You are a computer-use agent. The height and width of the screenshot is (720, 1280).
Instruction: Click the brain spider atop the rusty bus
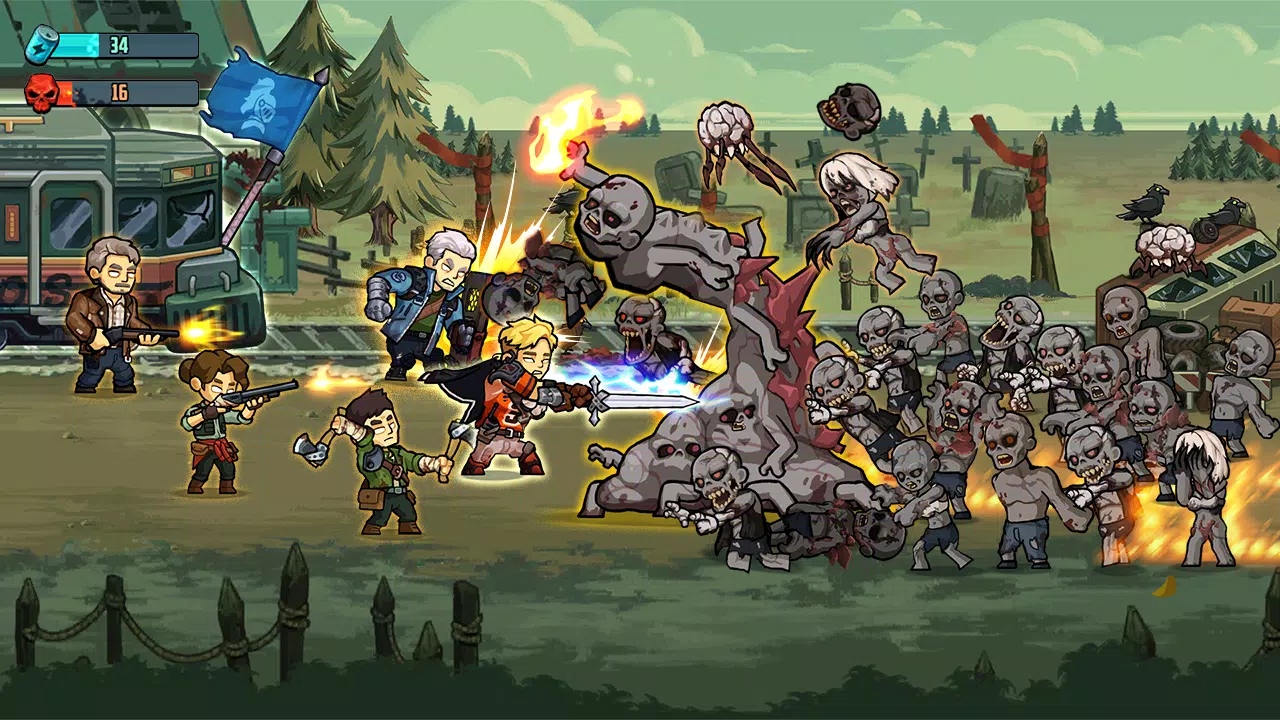click(1165, 245)
